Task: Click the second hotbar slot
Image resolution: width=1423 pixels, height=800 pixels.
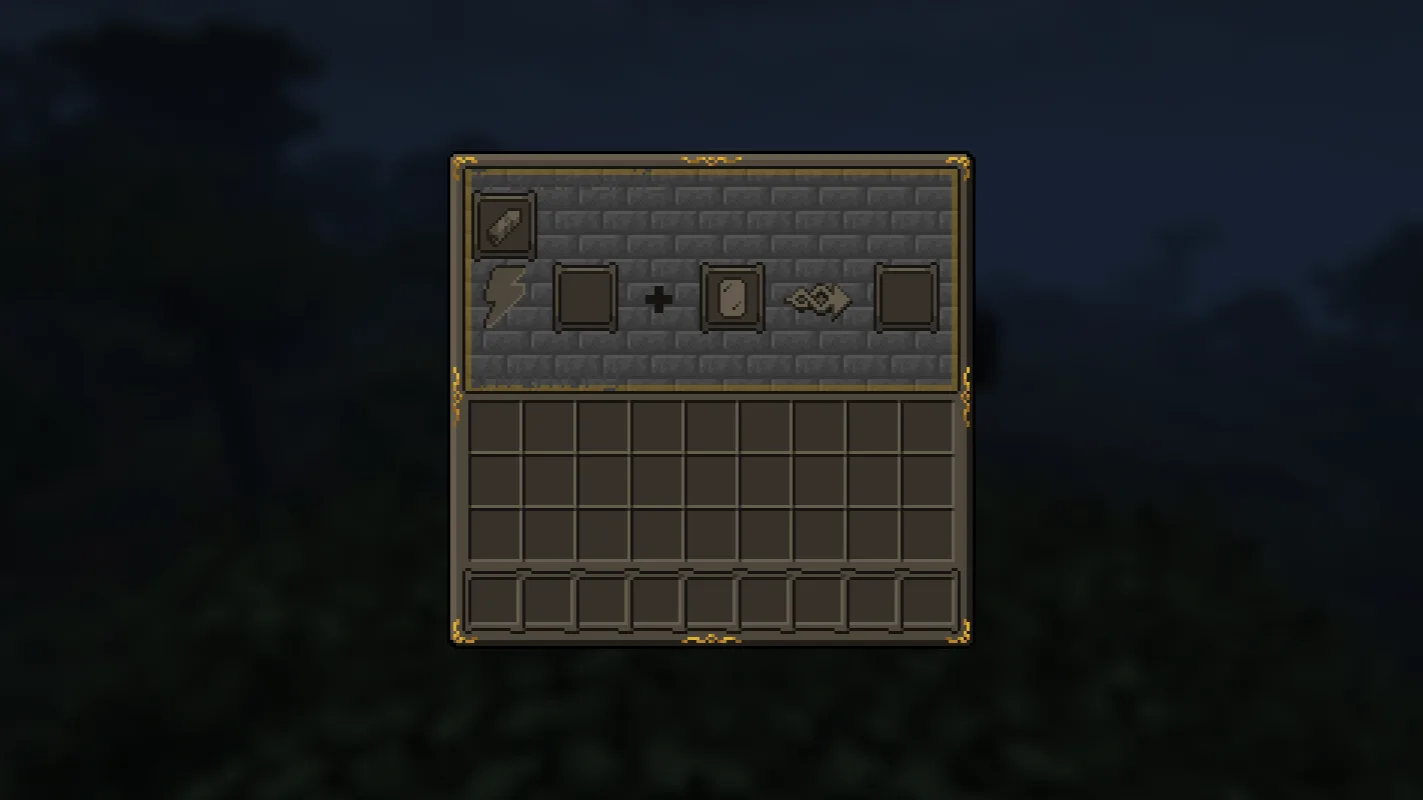Action: click(548, 602)
